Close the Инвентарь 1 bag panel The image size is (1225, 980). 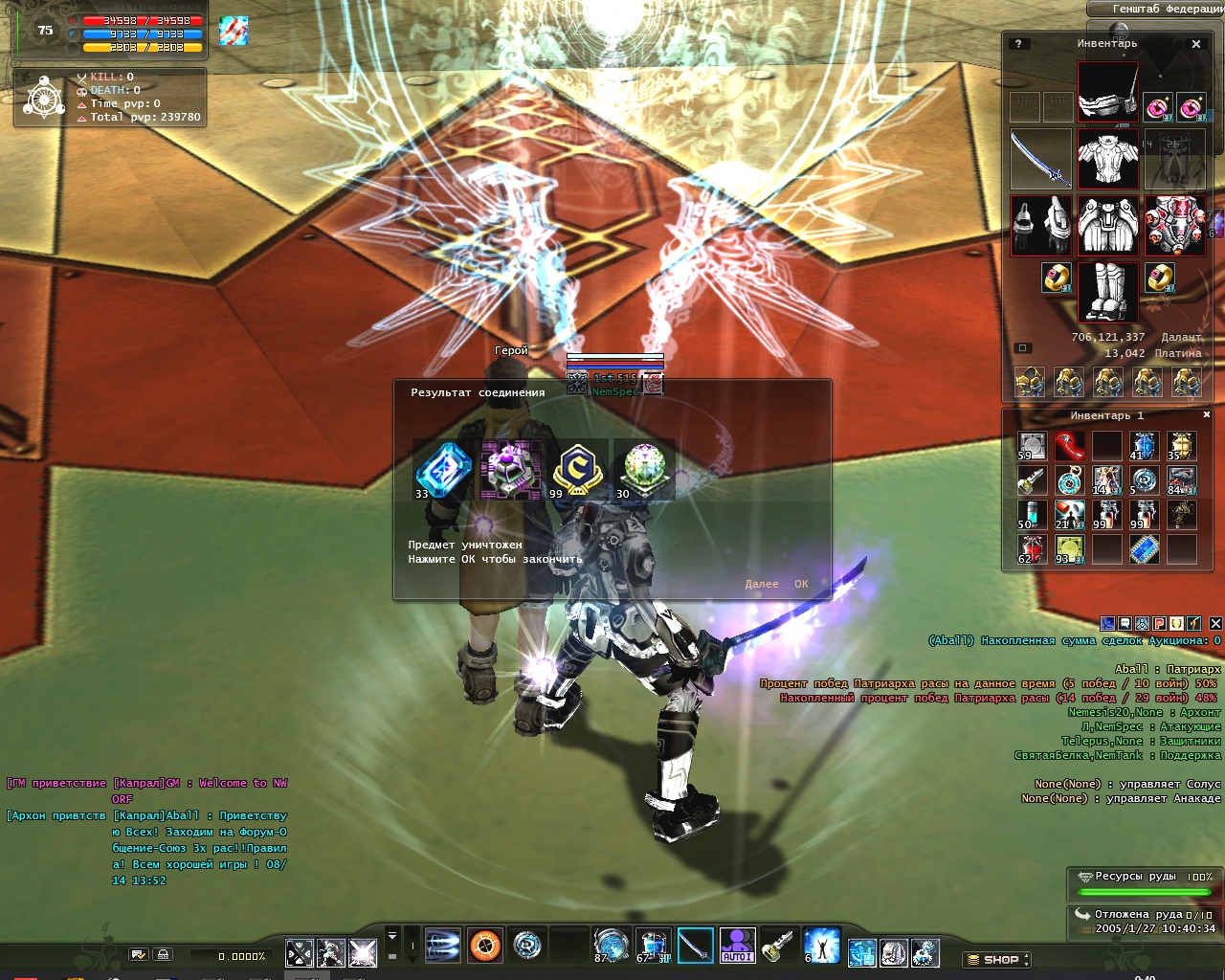click(1207, 415)
